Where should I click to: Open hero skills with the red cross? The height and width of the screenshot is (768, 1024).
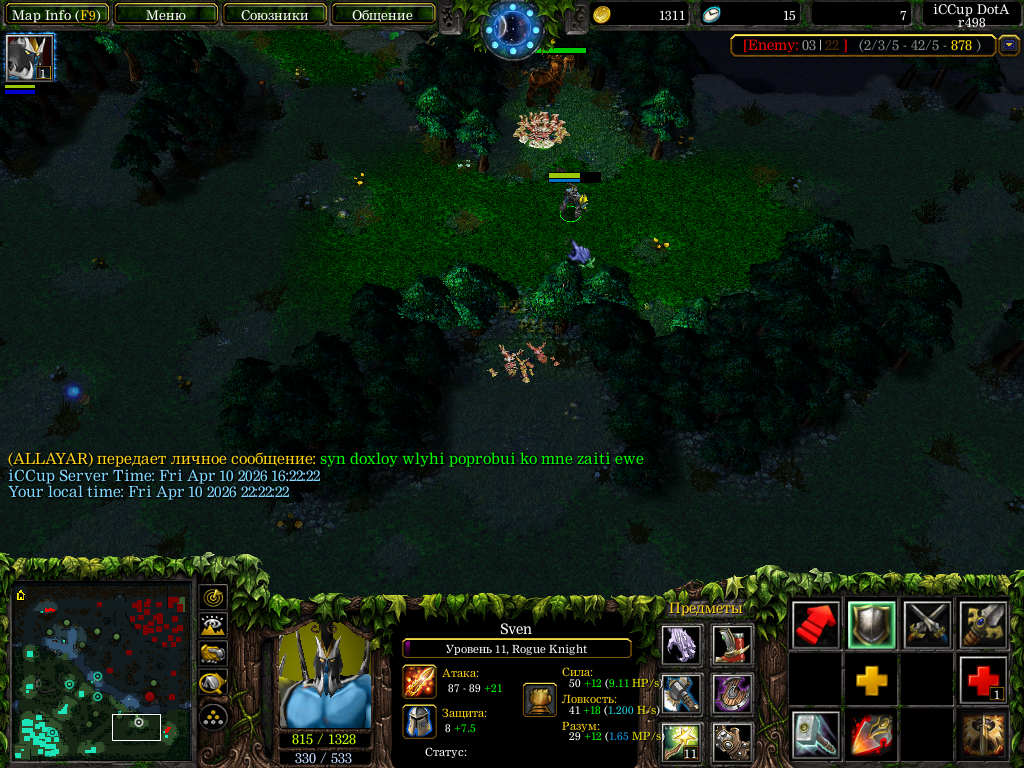983,680
